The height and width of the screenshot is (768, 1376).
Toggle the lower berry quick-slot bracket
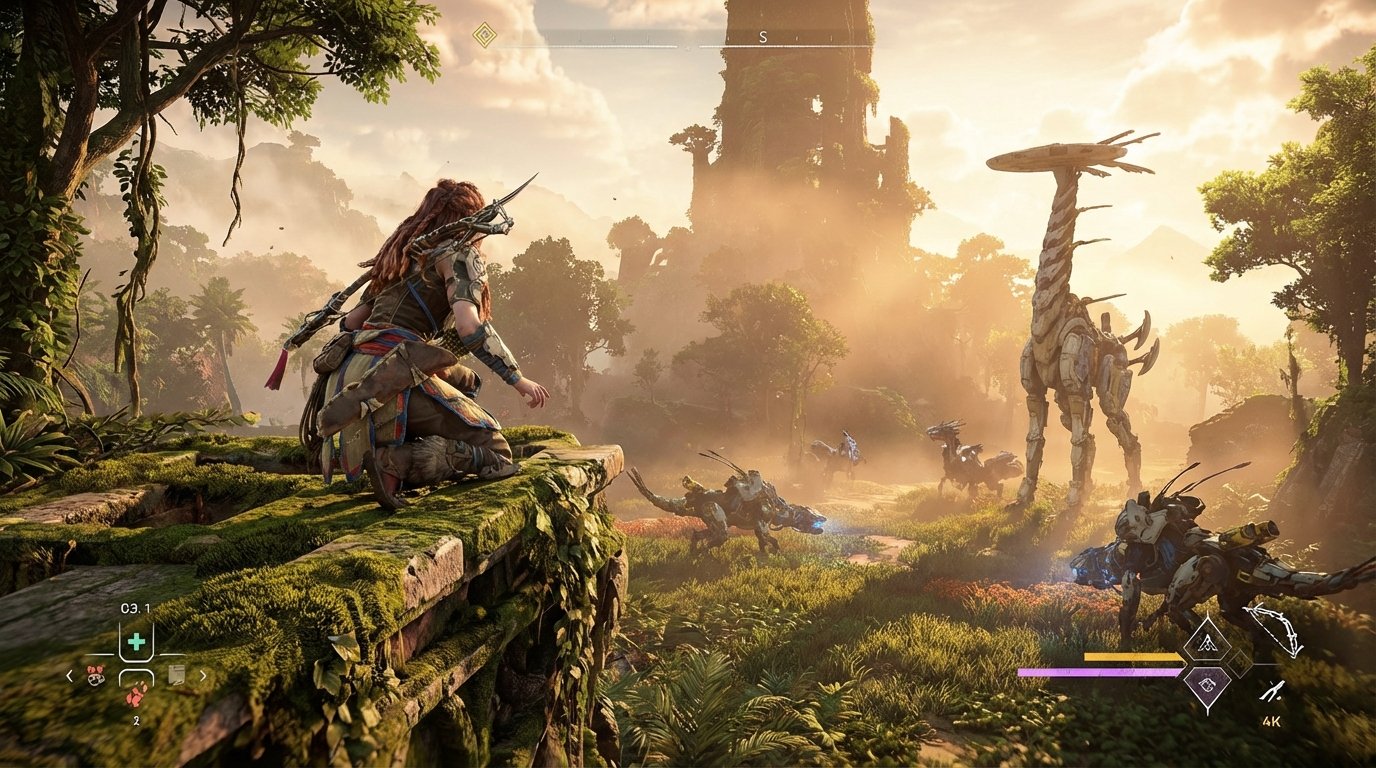pos(136,678)
